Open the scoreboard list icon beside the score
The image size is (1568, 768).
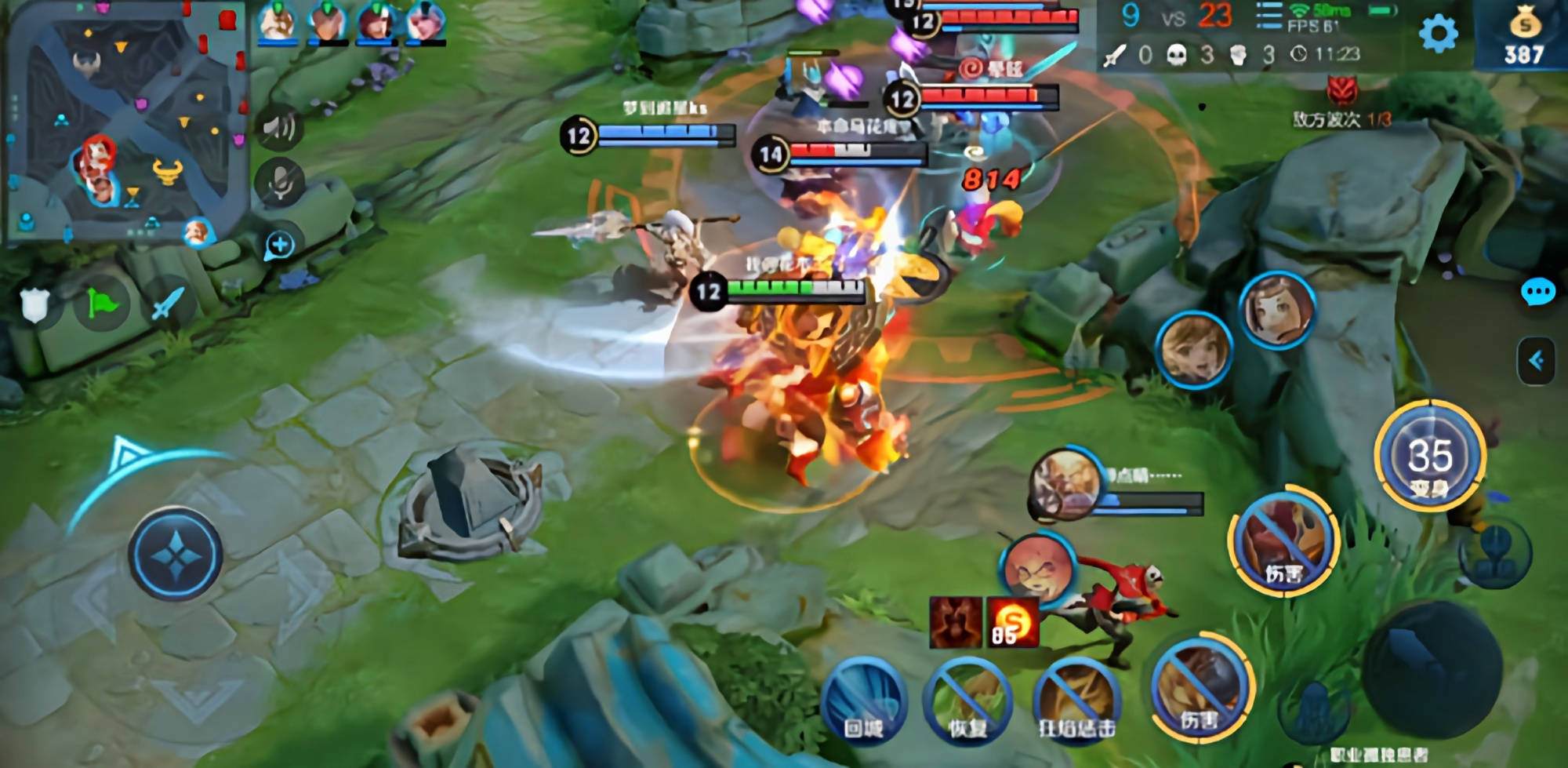click(1268, 16)
